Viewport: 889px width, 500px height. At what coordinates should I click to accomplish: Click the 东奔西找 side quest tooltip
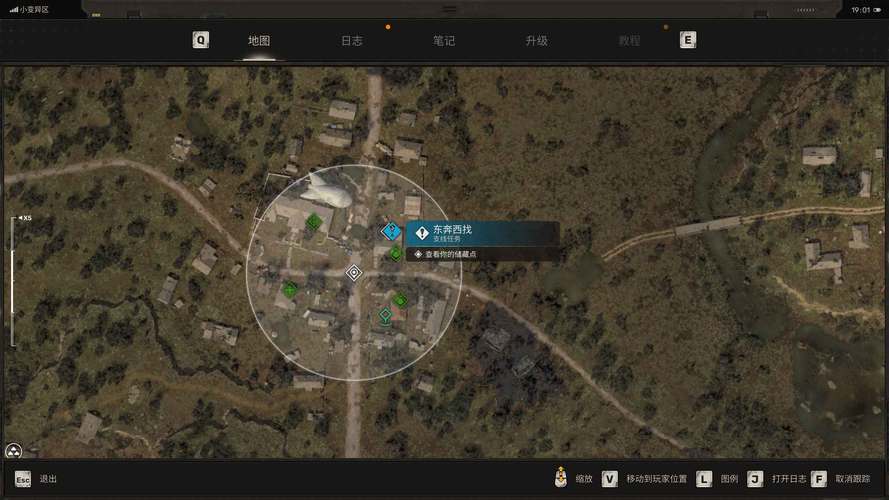click(482, 234)
